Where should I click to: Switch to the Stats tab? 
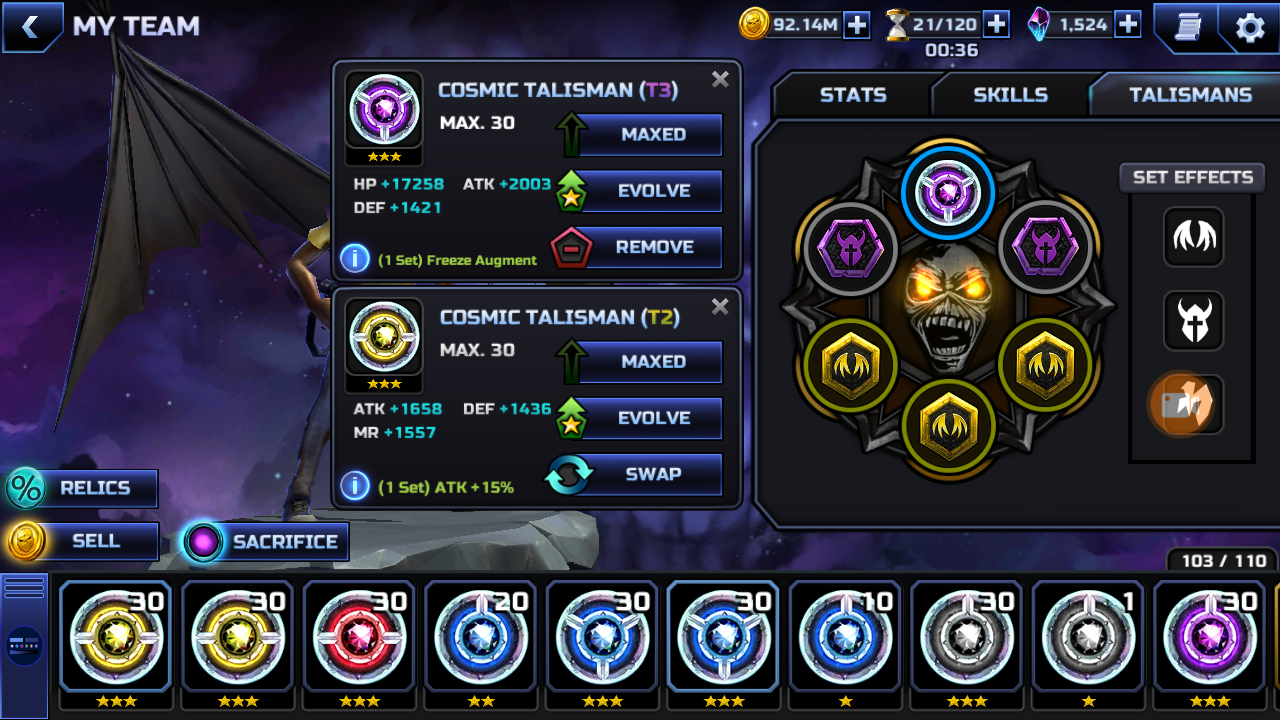(853, 95)
